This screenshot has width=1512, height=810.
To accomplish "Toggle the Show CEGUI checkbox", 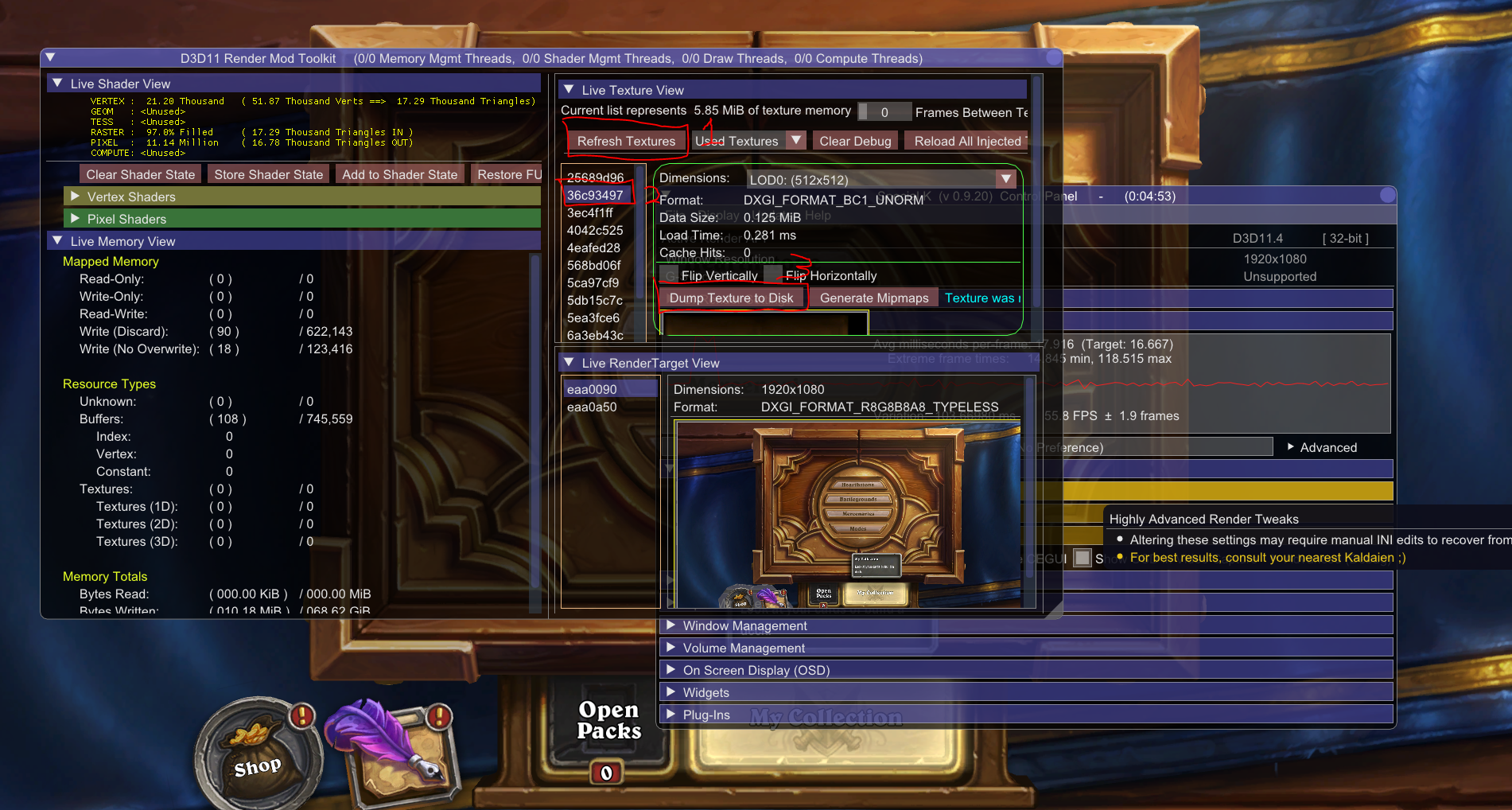I will pyautogui.click(x=1082, y=558).
